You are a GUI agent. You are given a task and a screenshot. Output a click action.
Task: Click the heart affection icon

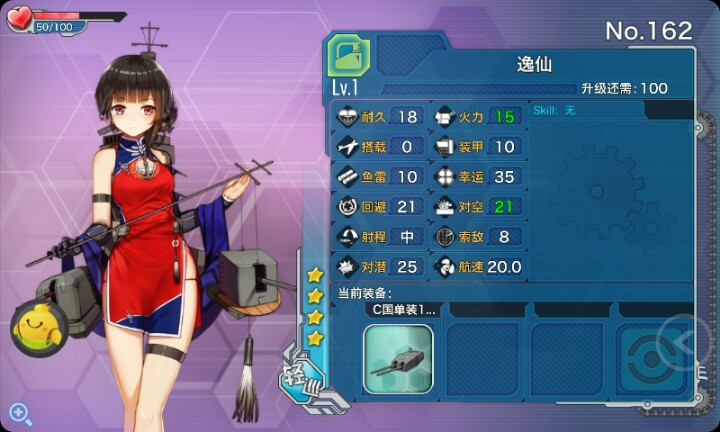(19, 19)
